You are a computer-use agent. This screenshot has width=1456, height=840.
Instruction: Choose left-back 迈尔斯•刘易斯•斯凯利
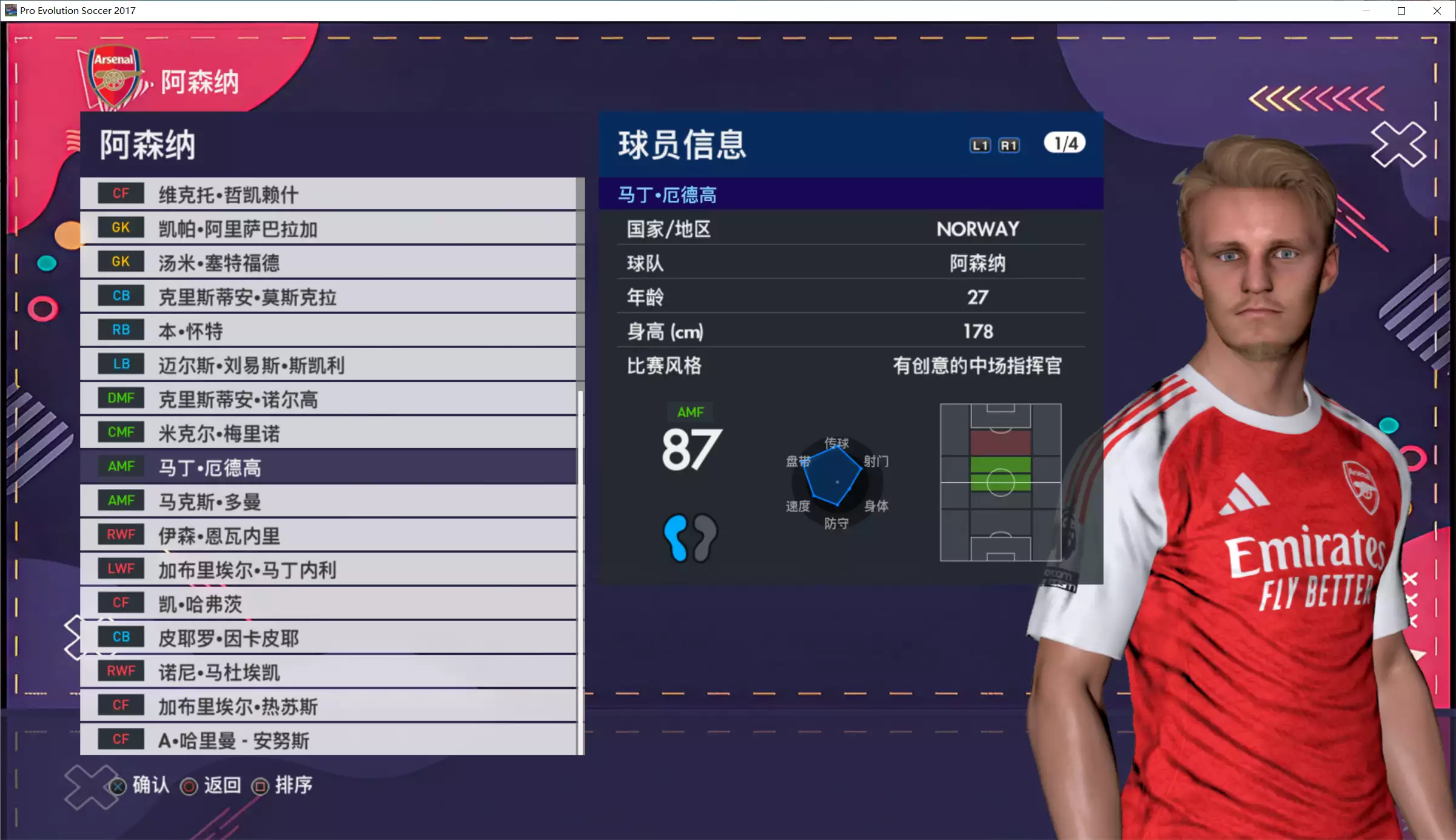[327, 365]
